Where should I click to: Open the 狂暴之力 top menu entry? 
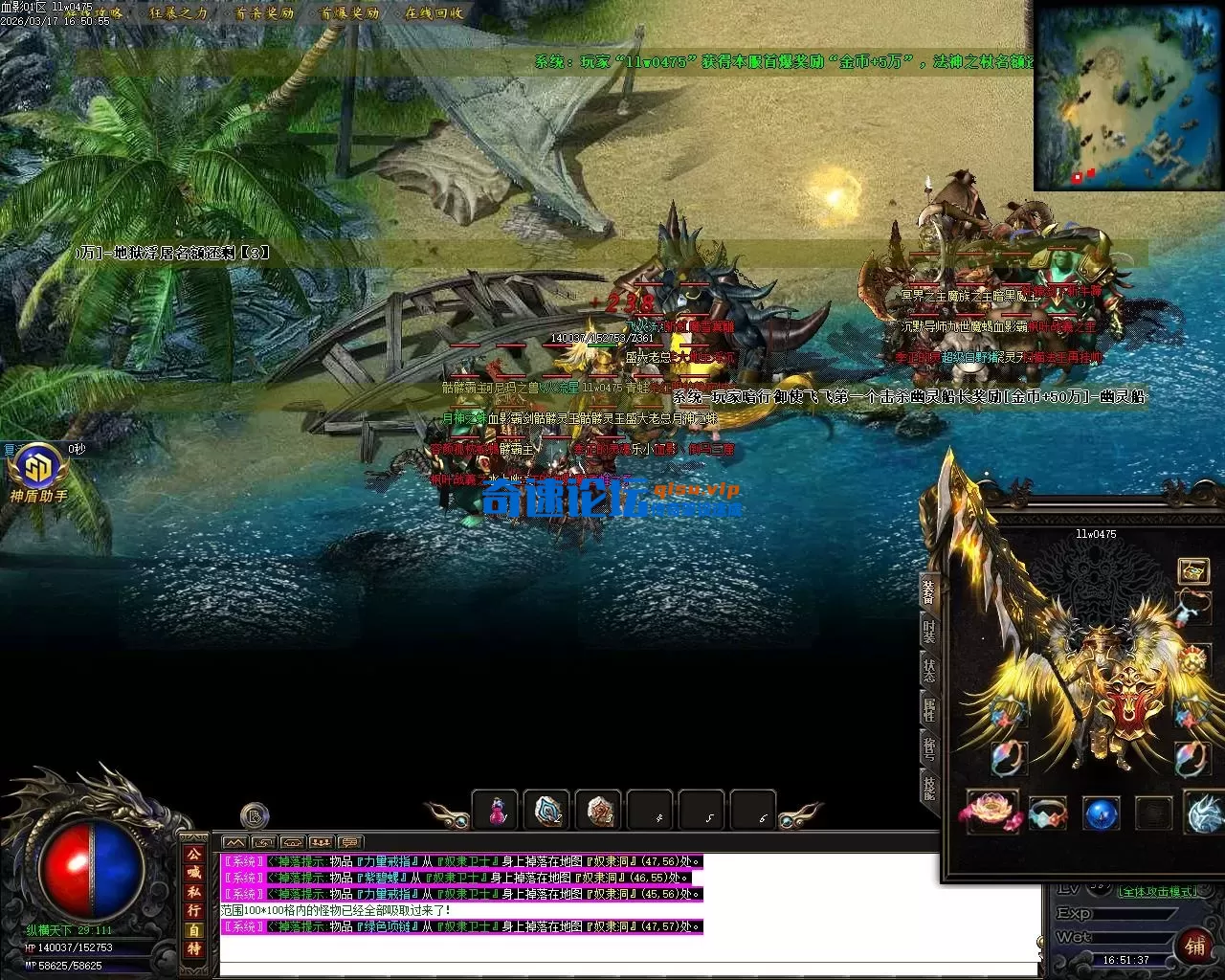(179, 13)
